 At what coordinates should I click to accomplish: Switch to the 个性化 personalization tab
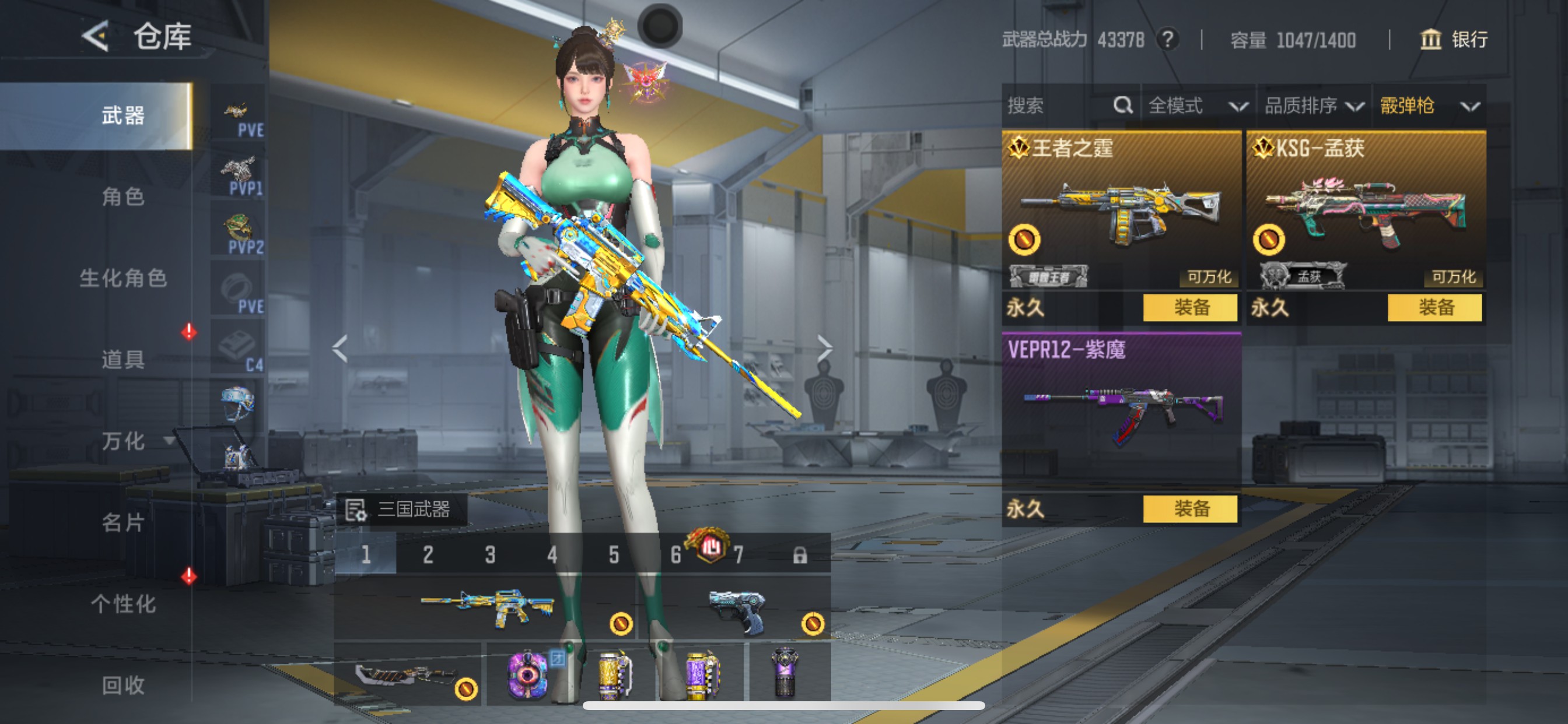click(123, 603)
